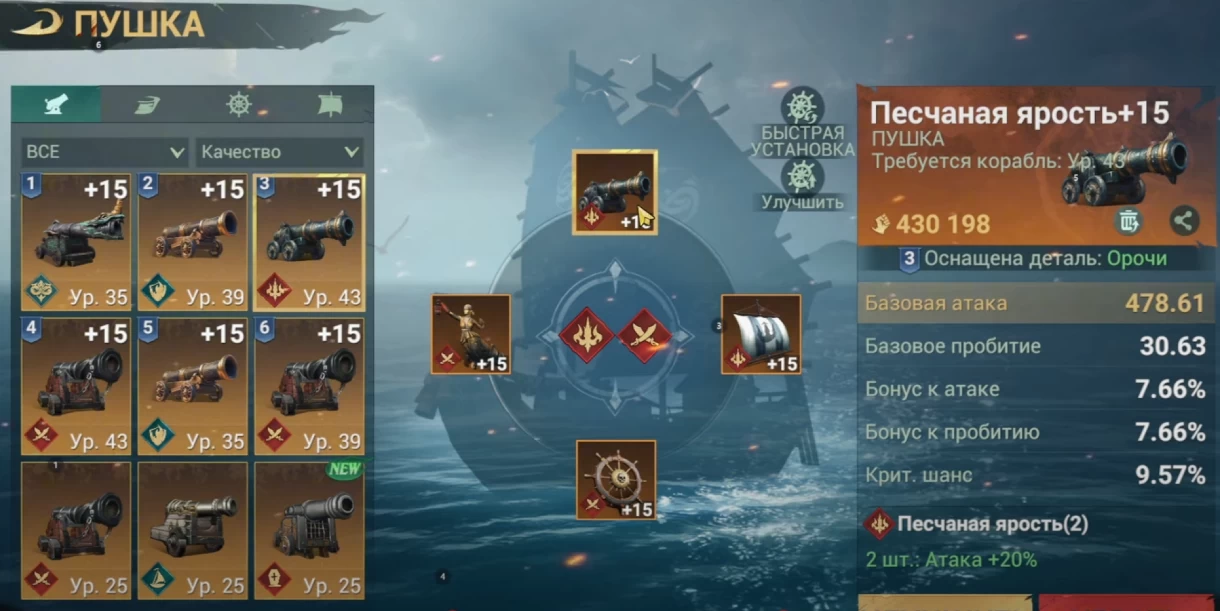The height and width of the screenshot is (611, 1220).
Task: Switch to the sail fabric tab
Action: (147, 104)
